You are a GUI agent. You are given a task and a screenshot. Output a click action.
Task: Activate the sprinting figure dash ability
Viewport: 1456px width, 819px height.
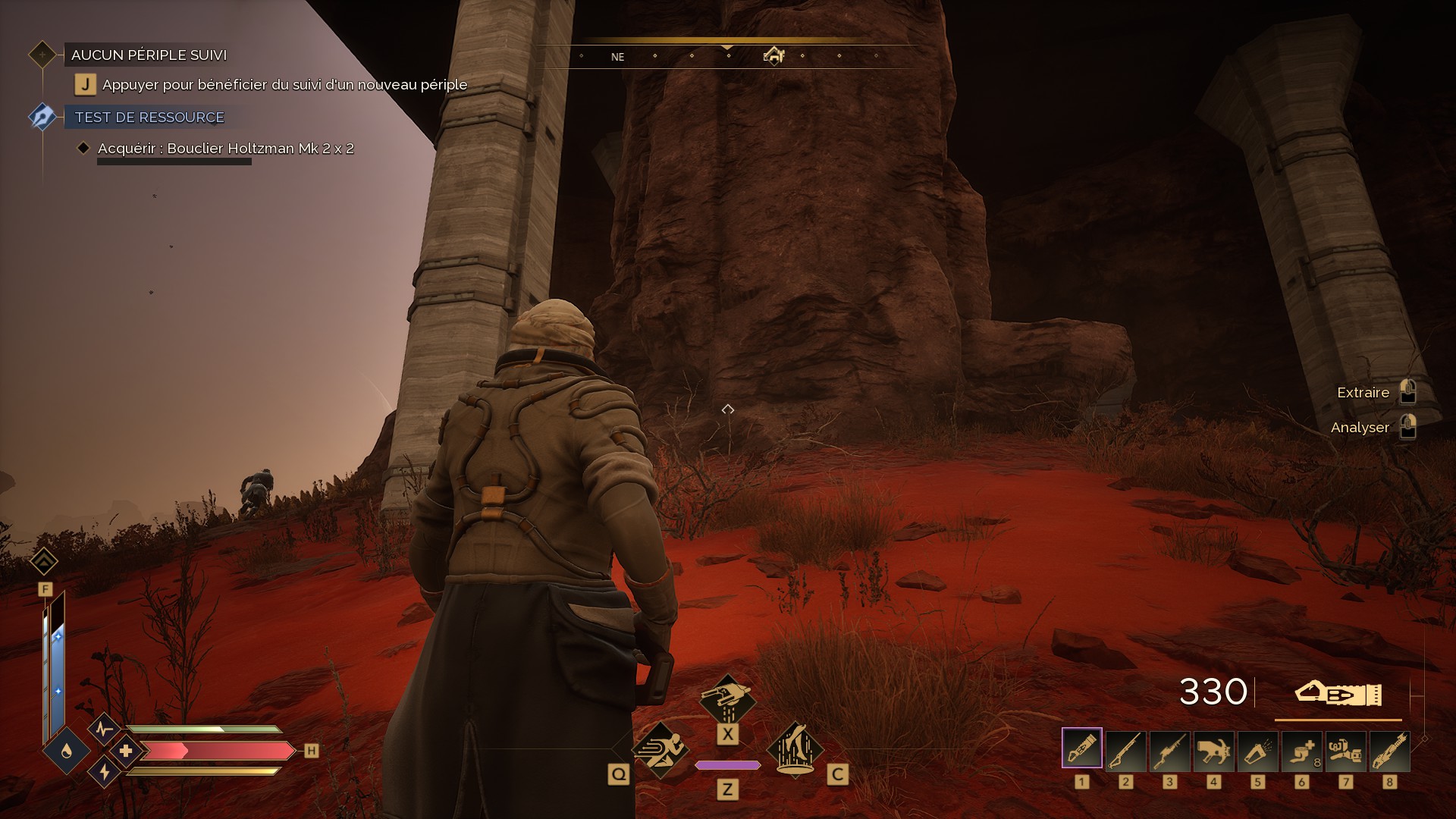[x=660, y=749]
